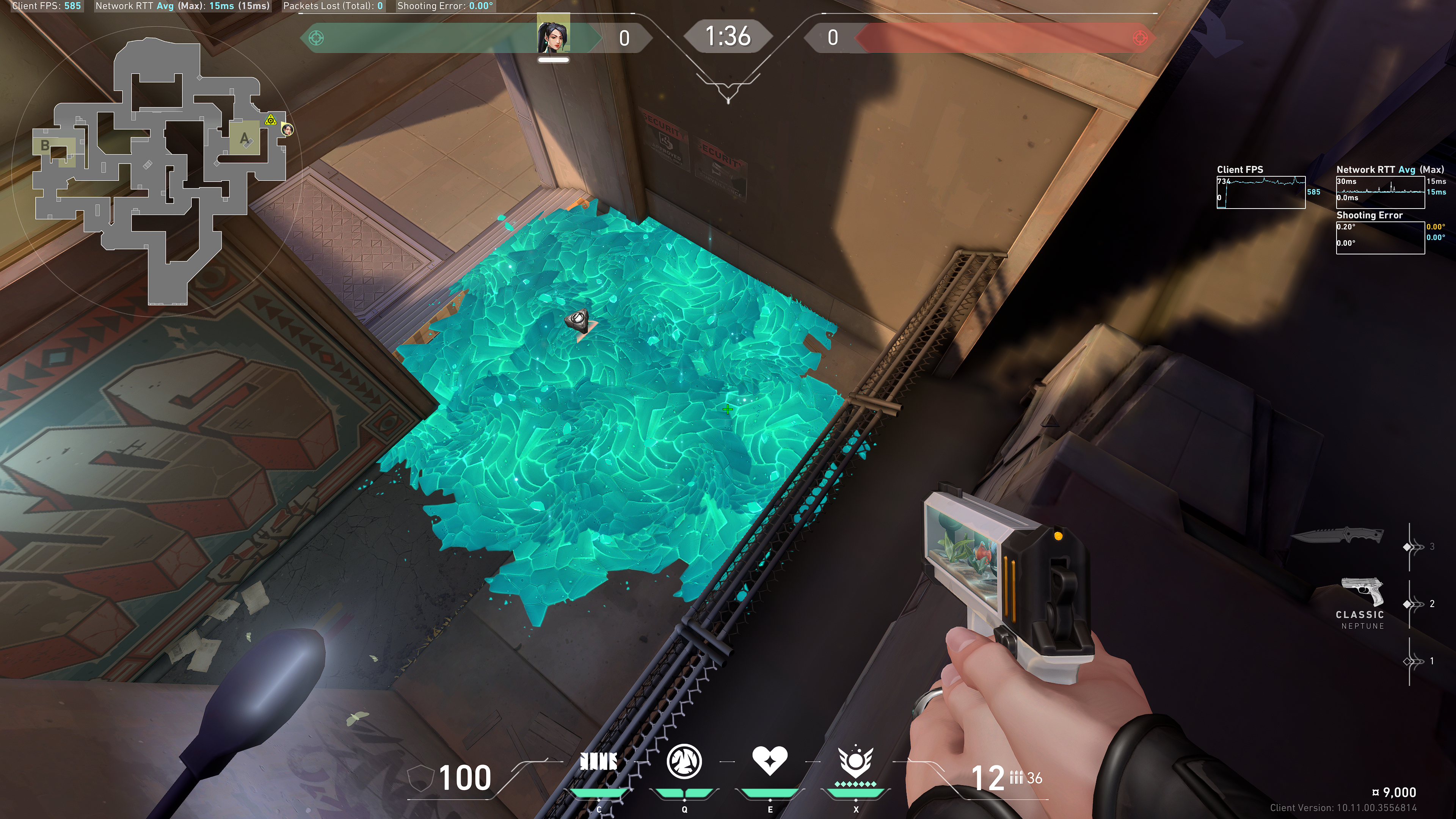Click the Network RTT performance graph
Screen dimensions: 1456x819
1380,192
